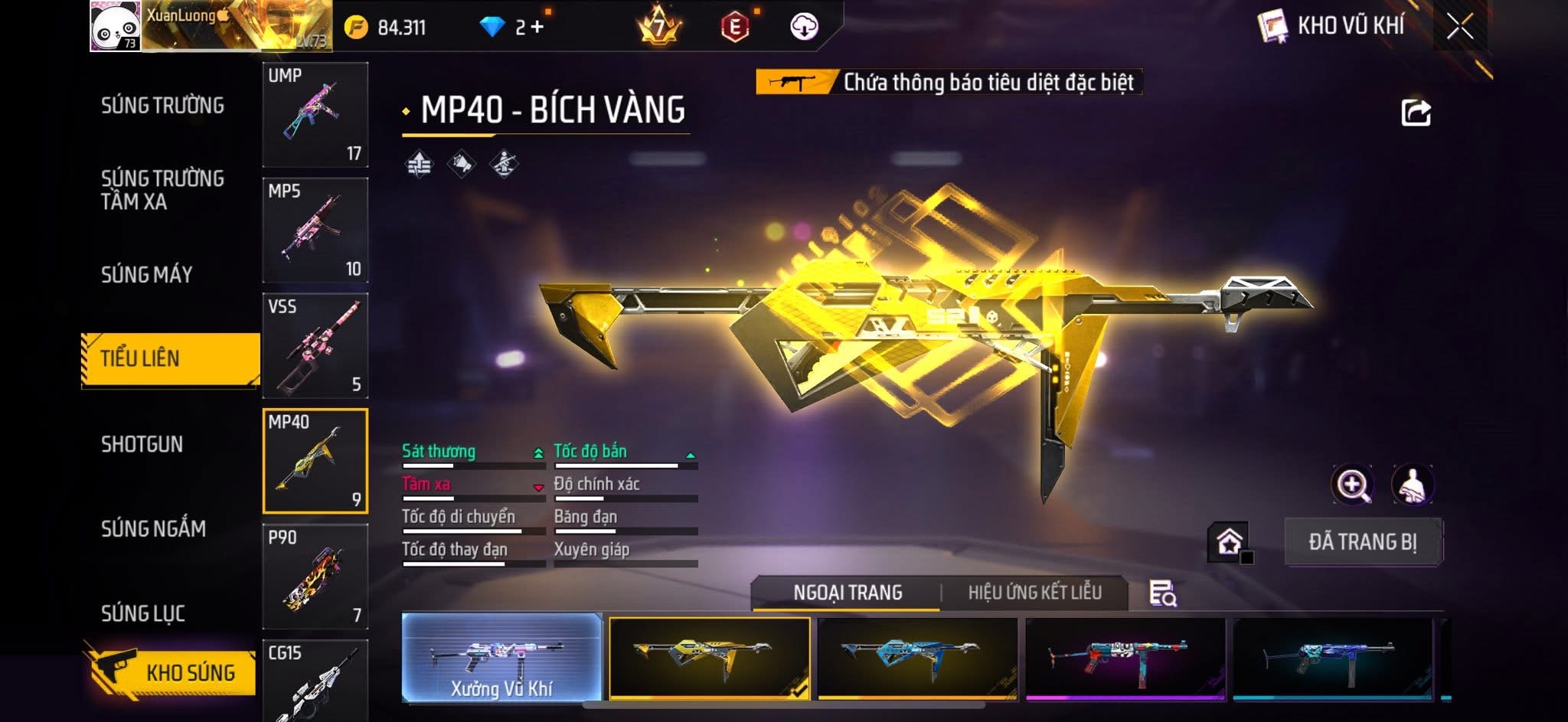Select the Súng Lục category
The image size is (1568, 722).
(x=143, y=613)
